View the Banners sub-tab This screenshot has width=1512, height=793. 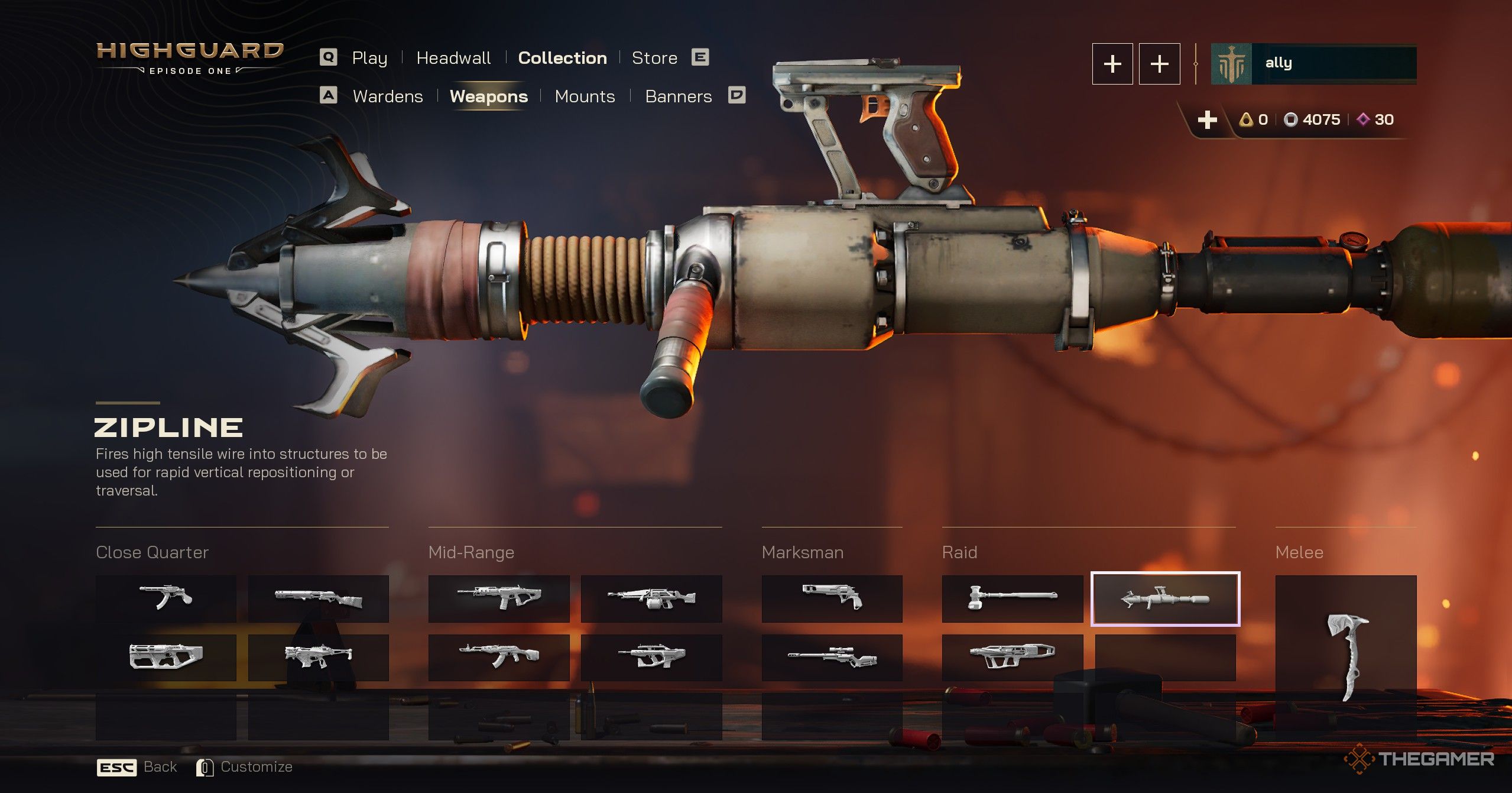(678, 96)
